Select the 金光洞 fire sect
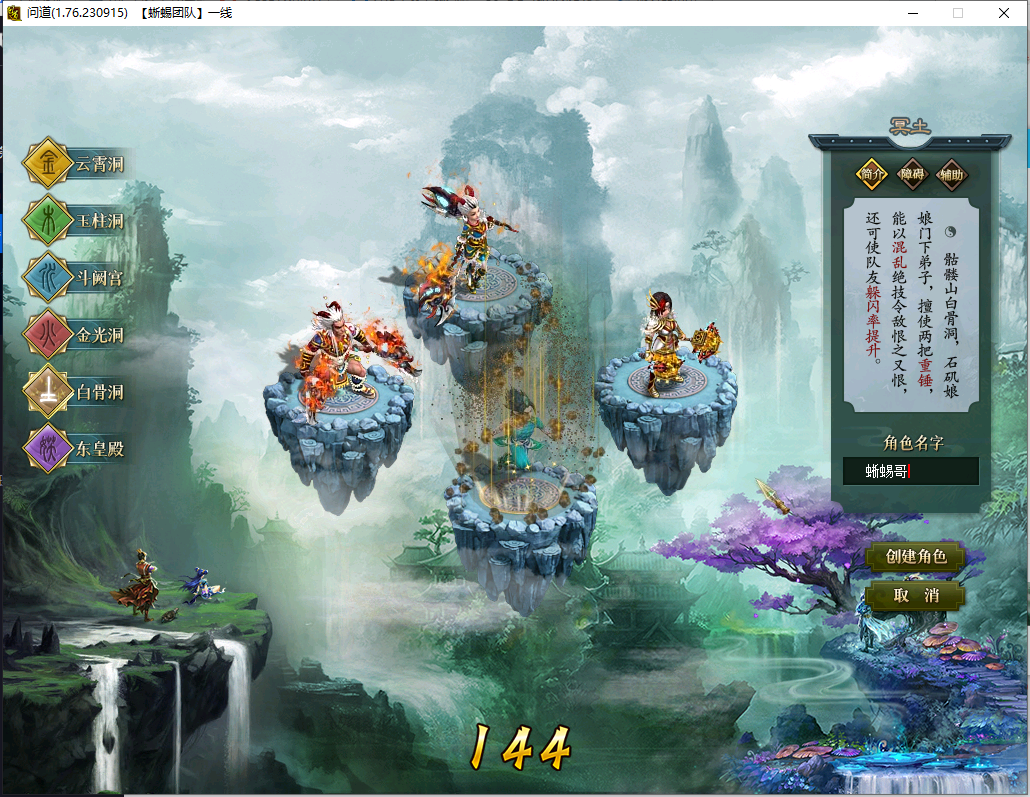Screen dimensions: 1030x797 (x=78, y=335)
